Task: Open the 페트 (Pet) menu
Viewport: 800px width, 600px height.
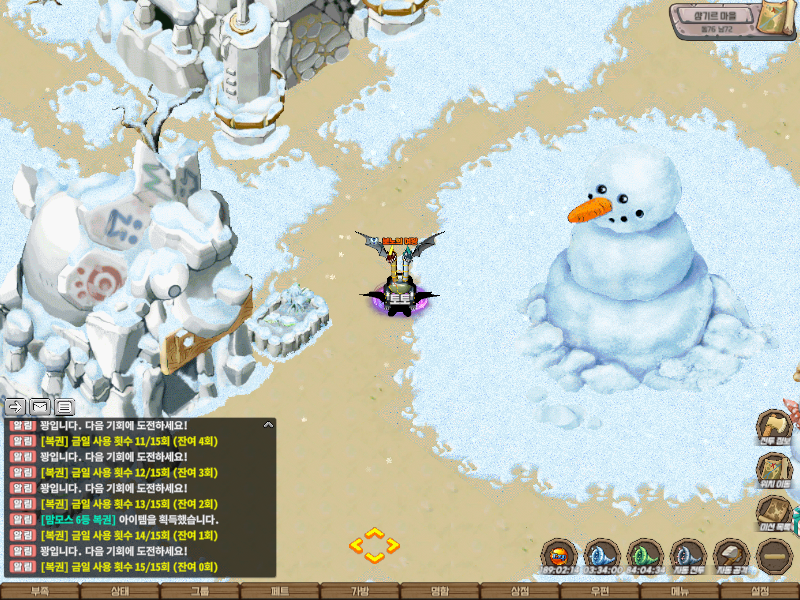Action: coord(280,591)
